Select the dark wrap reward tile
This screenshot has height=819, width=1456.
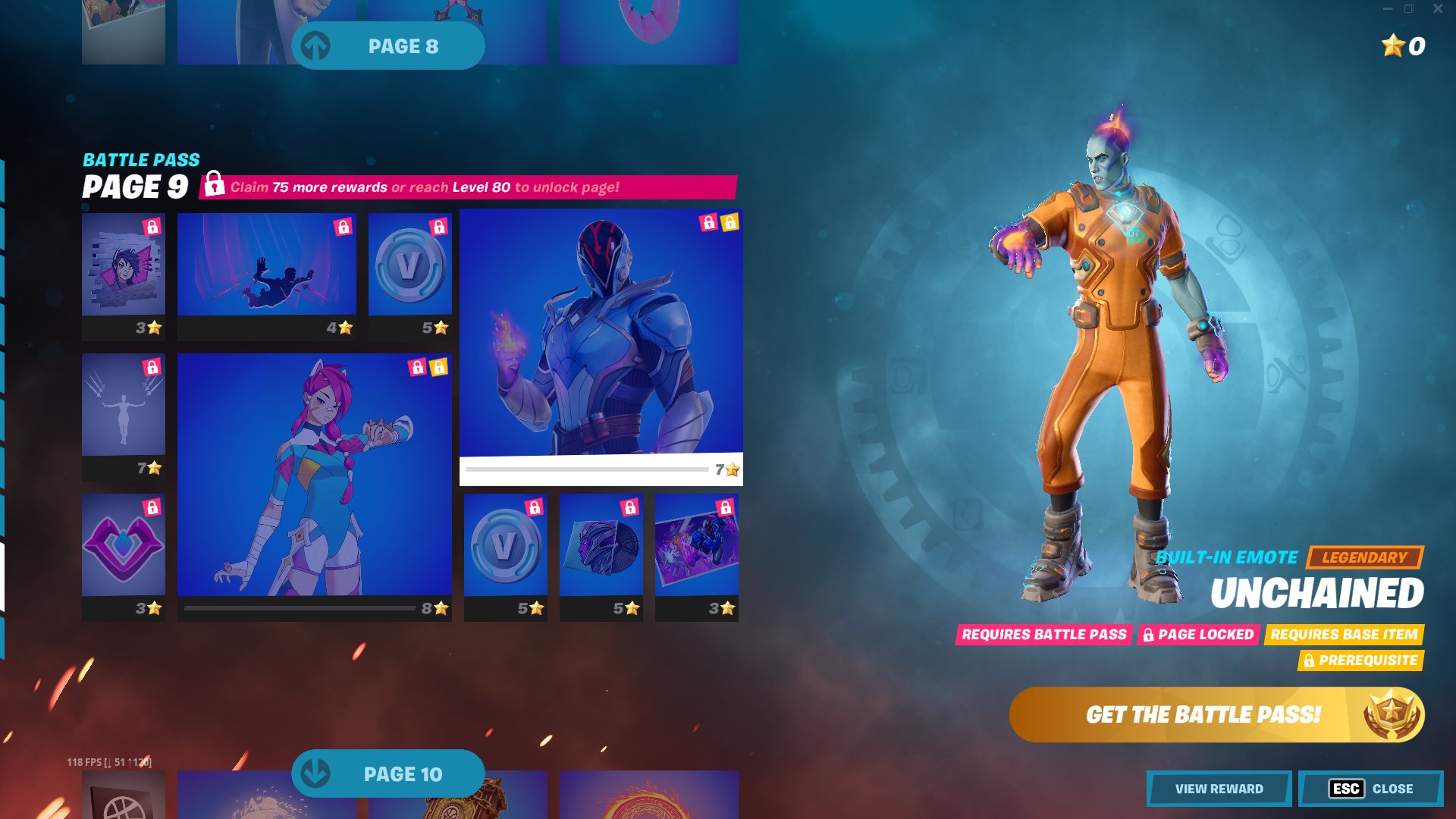click(x=600, y=550)
